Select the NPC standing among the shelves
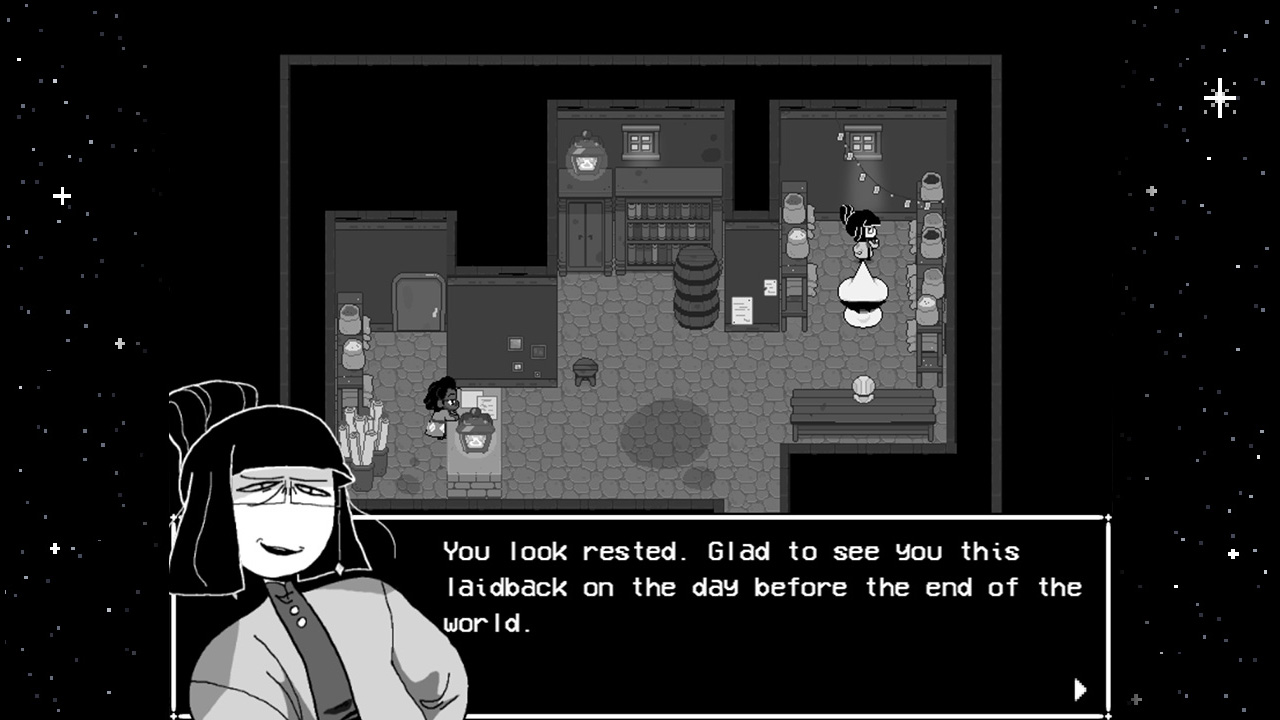Image resolution: width=1280 pixels, height=720 pixels. [866, 230]
